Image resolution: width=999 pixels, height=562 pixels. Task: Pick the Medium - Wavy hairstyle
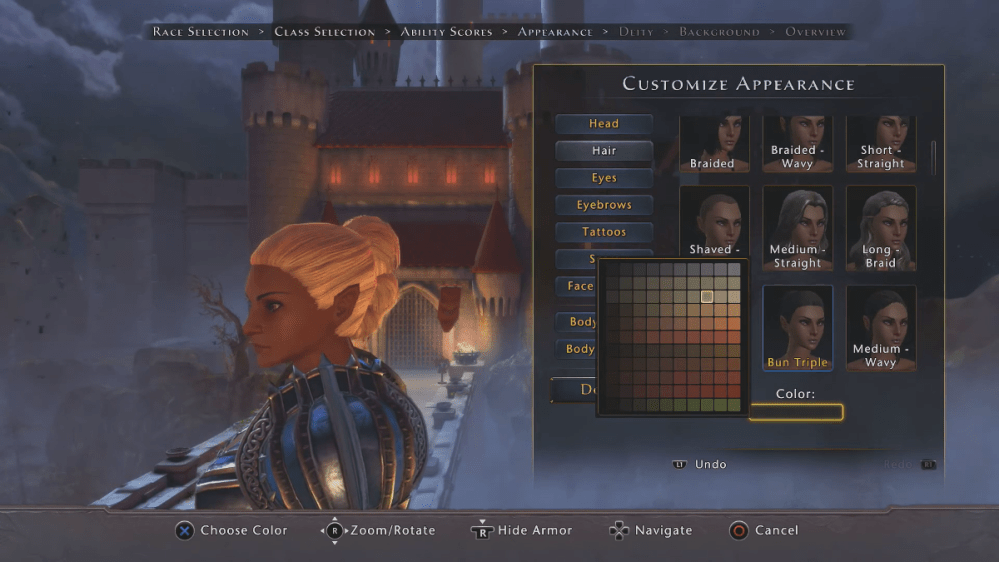(881, 328)
